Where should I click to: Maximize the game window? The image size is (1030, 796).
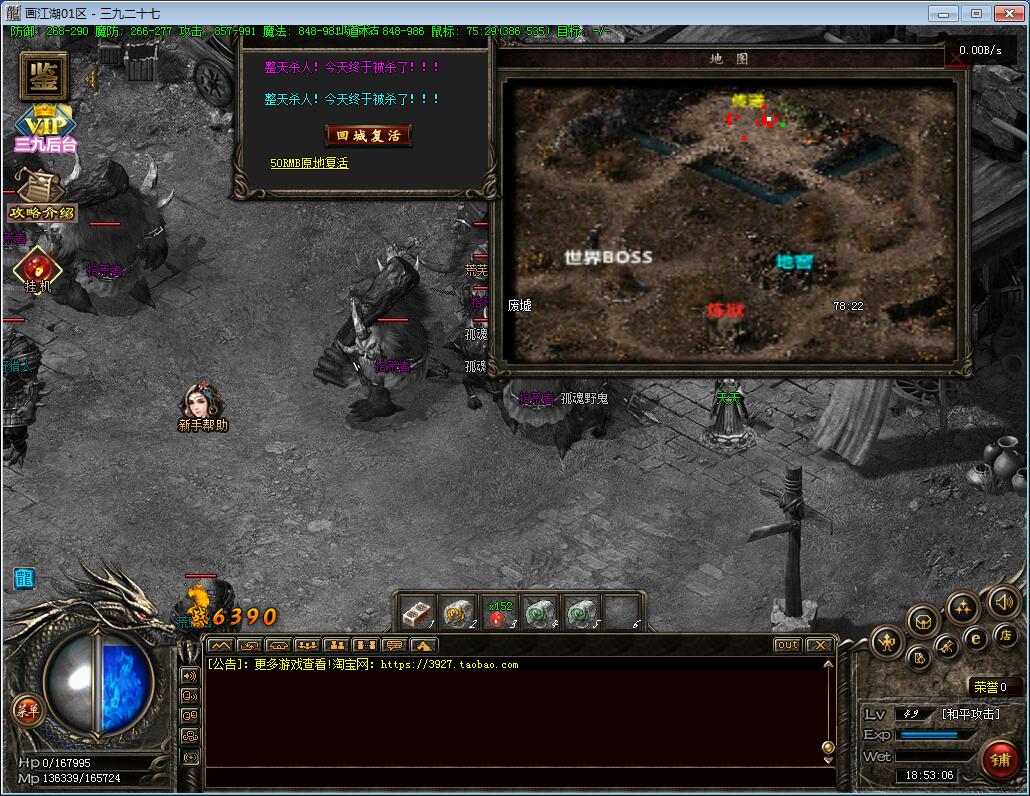977,13
